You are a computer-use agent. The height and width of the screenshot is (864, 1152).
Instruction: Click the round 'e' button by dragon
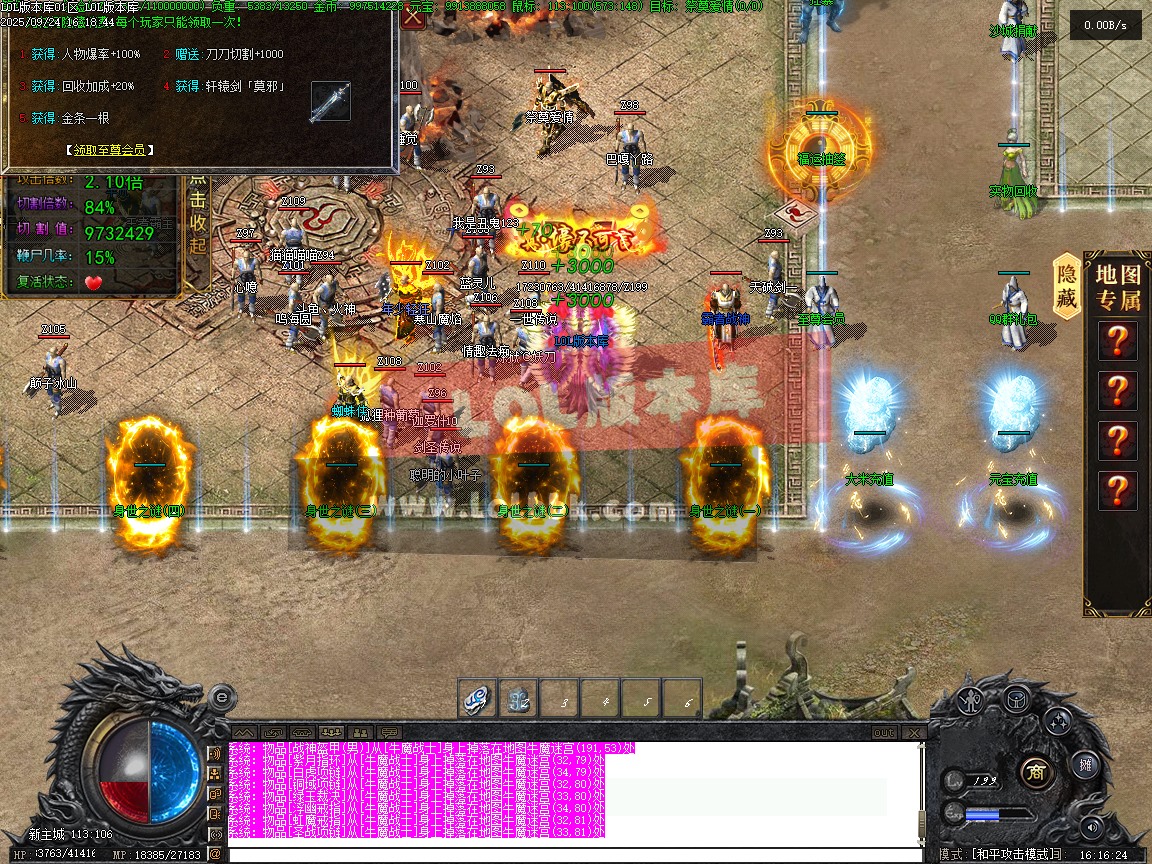click(222, 696)
